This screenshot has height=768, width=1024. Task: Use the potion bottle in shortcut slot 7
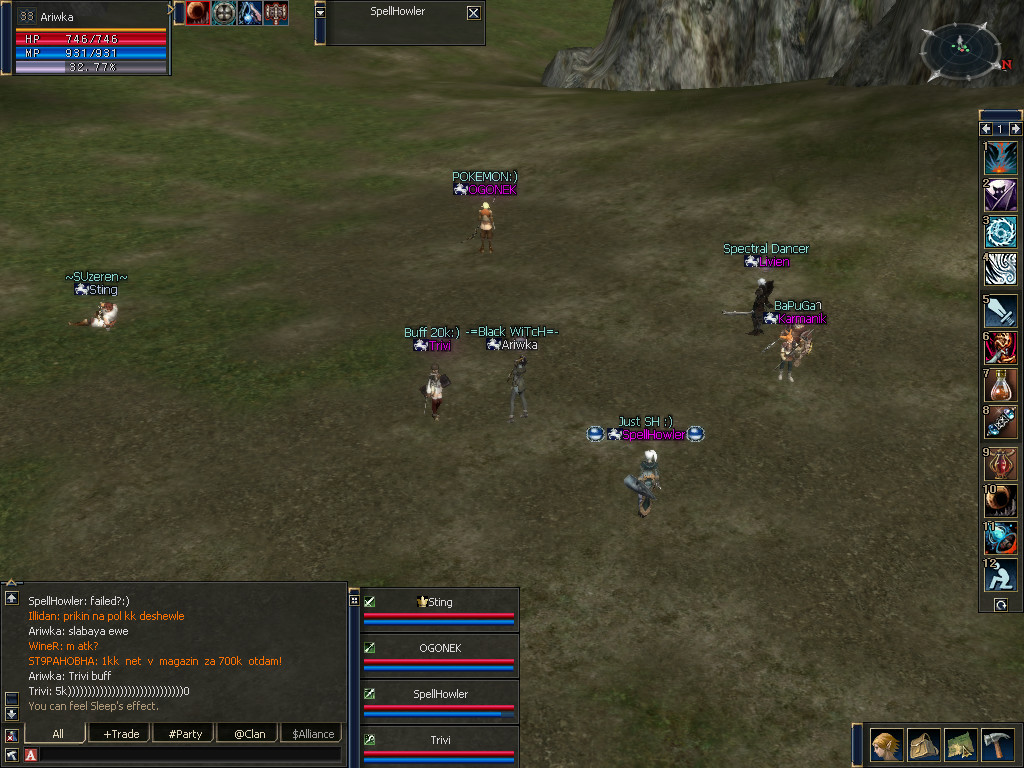(x=1001, y=385)
